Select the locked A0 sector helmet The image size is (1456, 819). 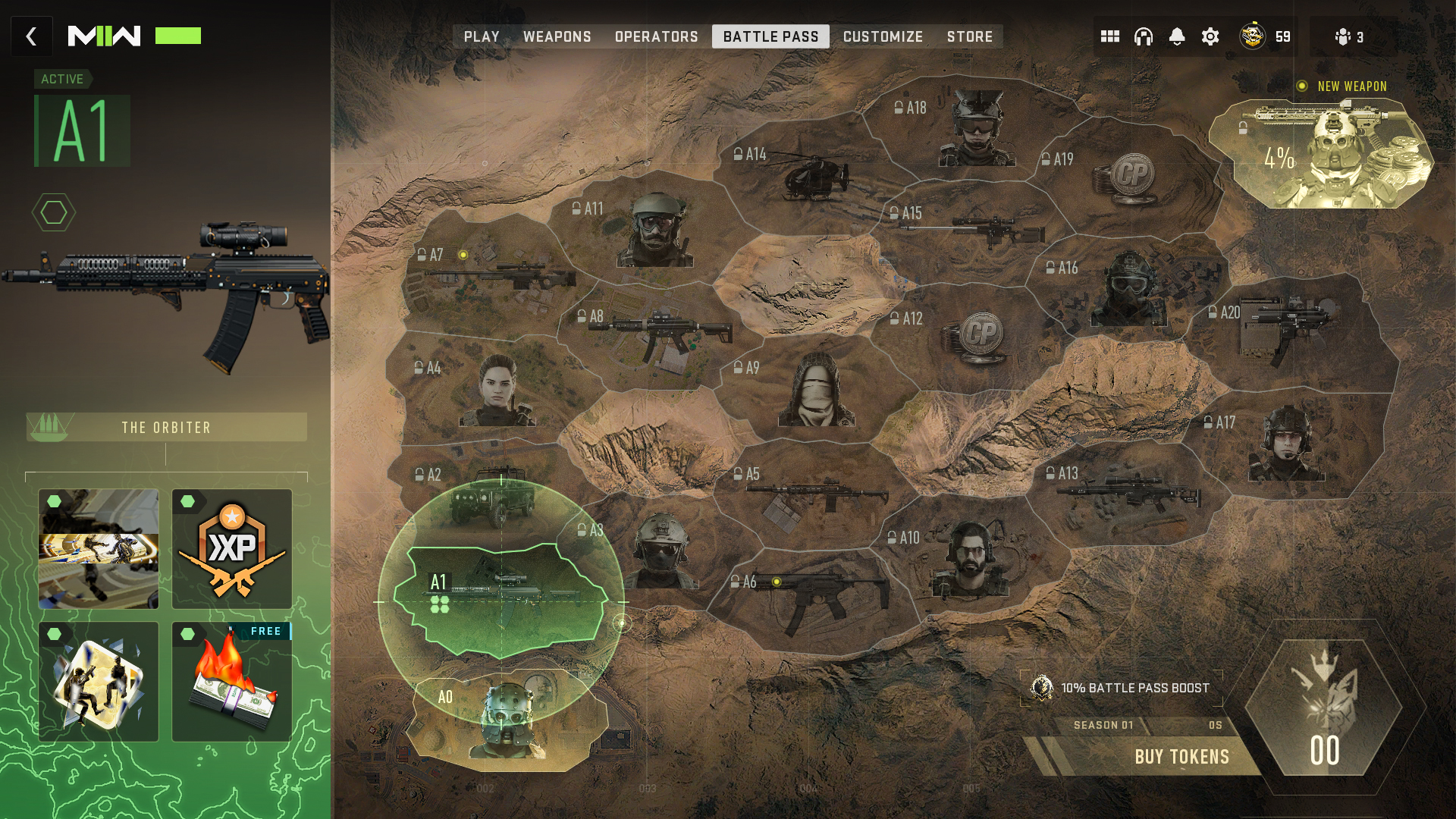click(x=507, y=726)
